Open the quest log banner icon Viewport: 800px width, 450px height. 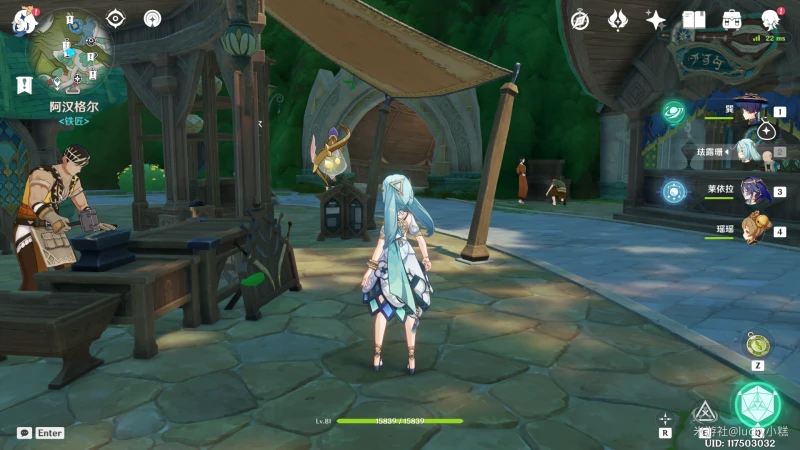[x=24, y=86]
